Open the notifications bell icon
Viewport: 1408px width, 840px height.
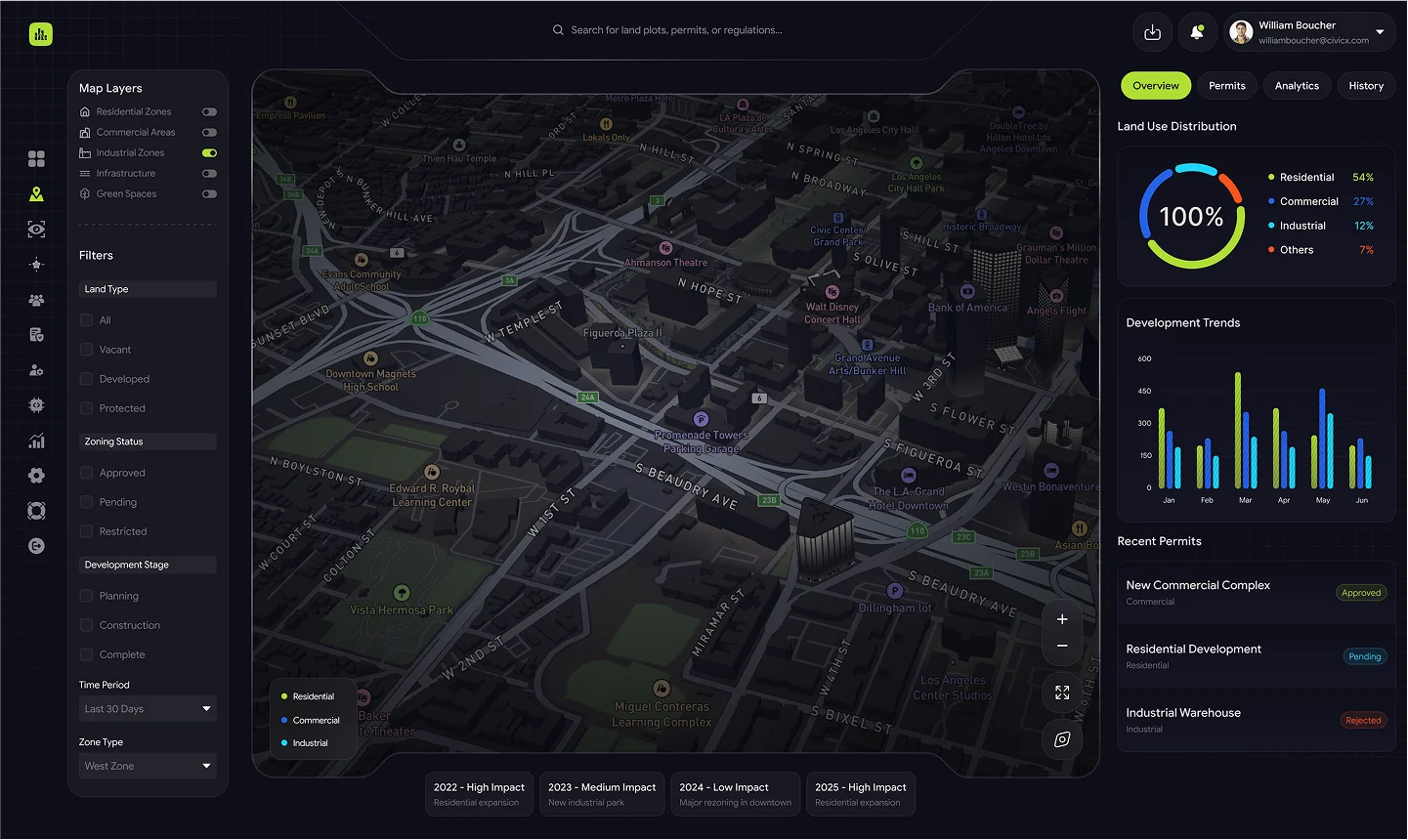click(1197, 31)
